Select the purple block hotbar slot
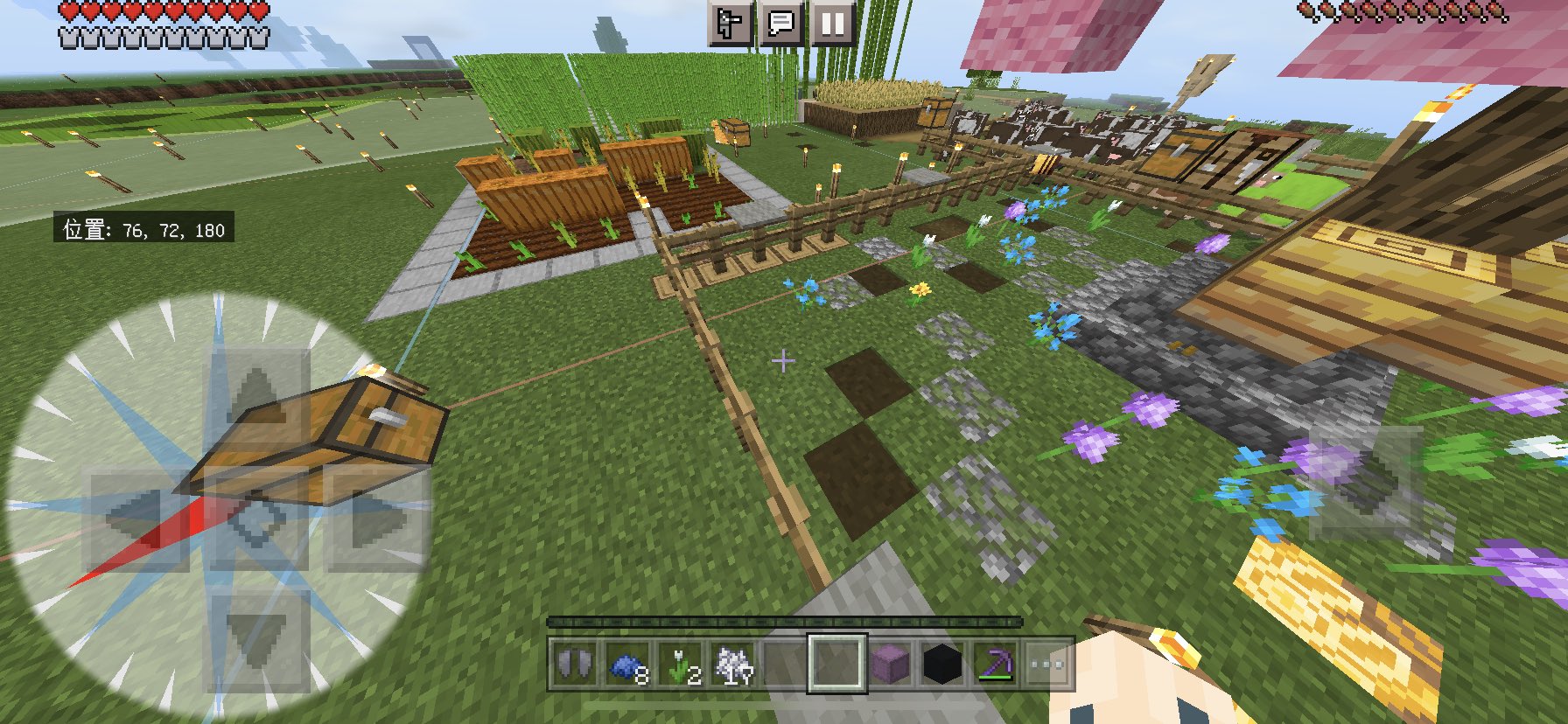 [x=888, y=663]
